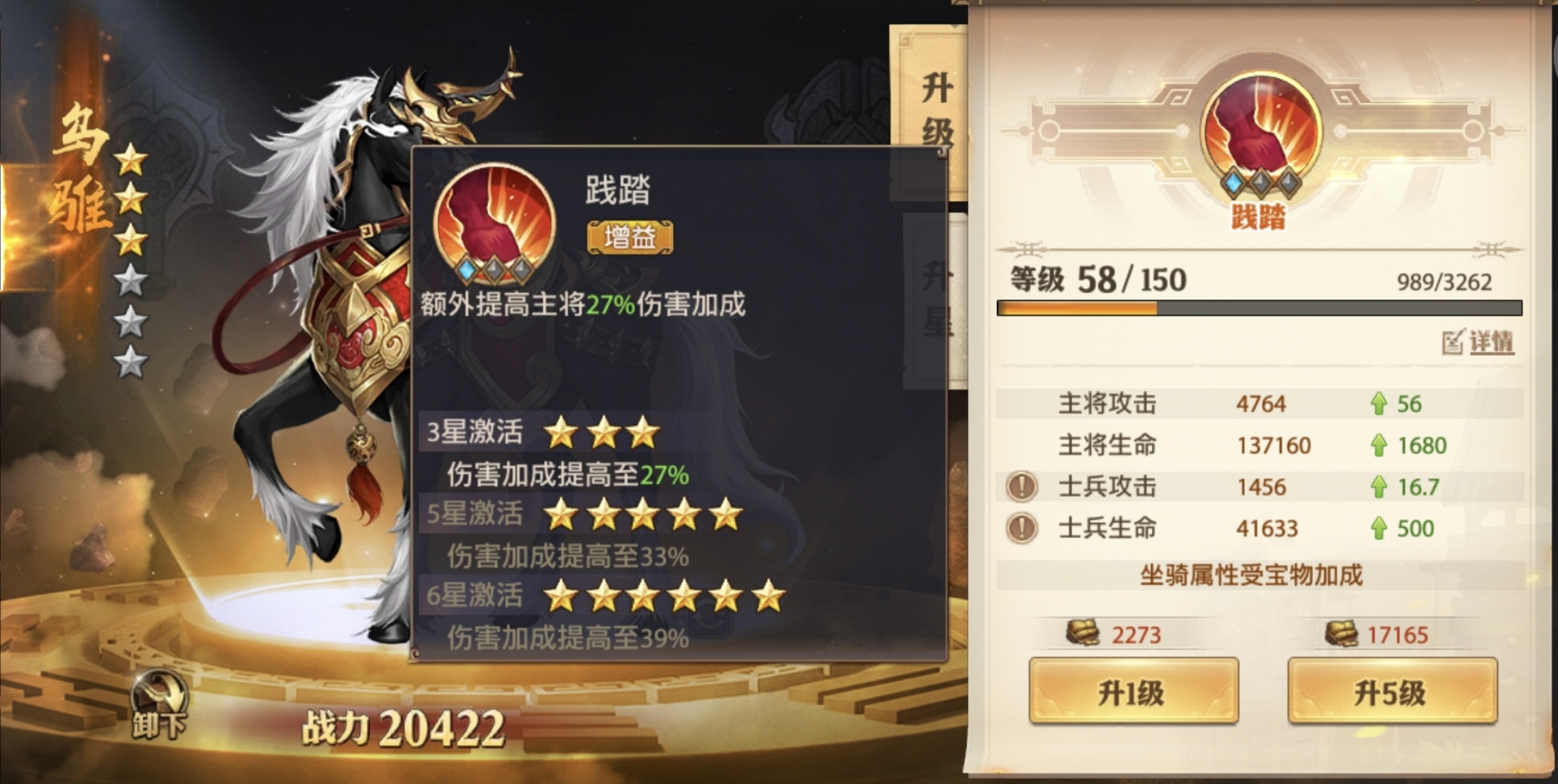Open the 详情 details link

(x=1479, y=342)
